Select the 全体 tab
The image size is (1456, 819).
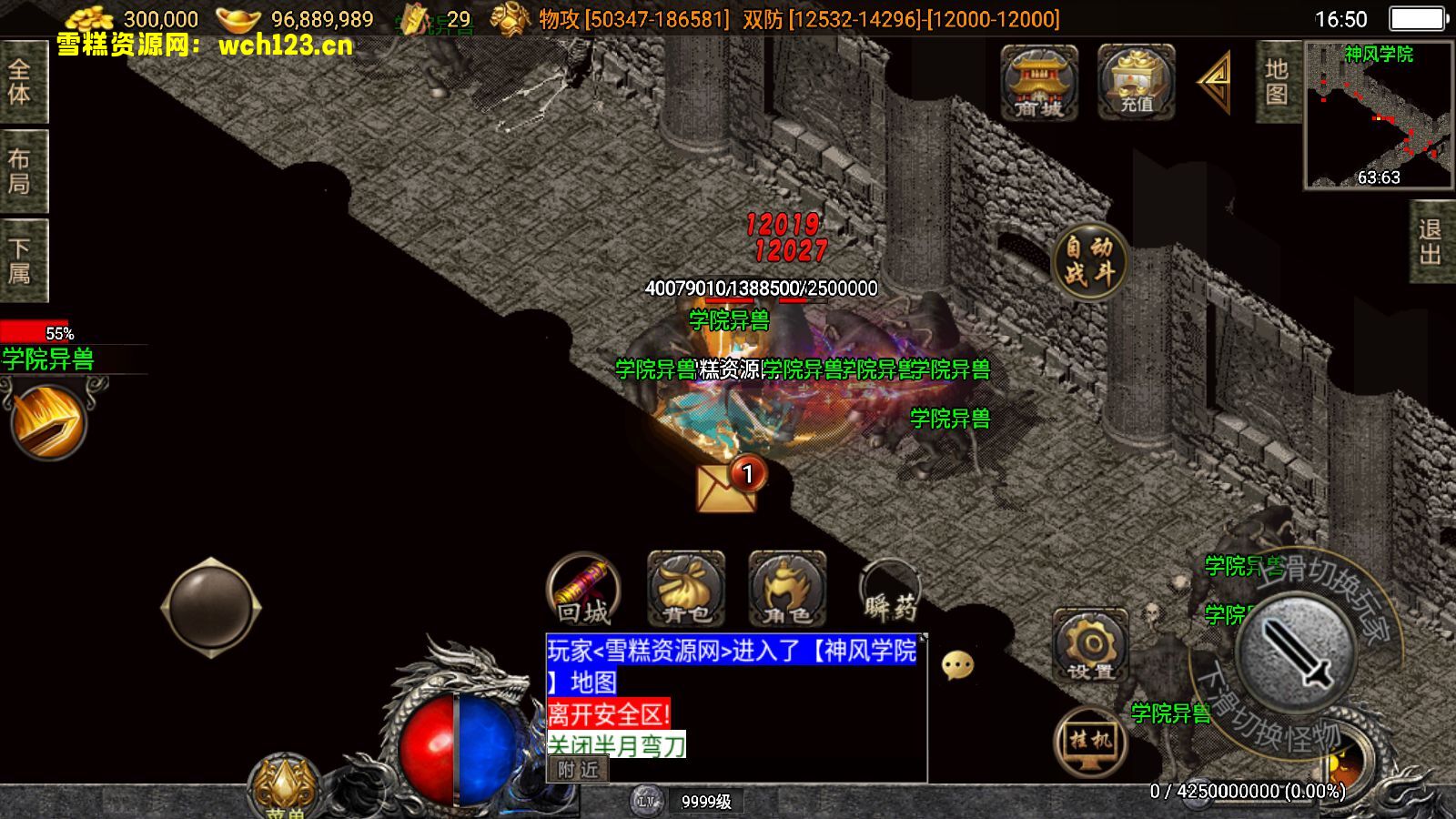coord(20,82)
